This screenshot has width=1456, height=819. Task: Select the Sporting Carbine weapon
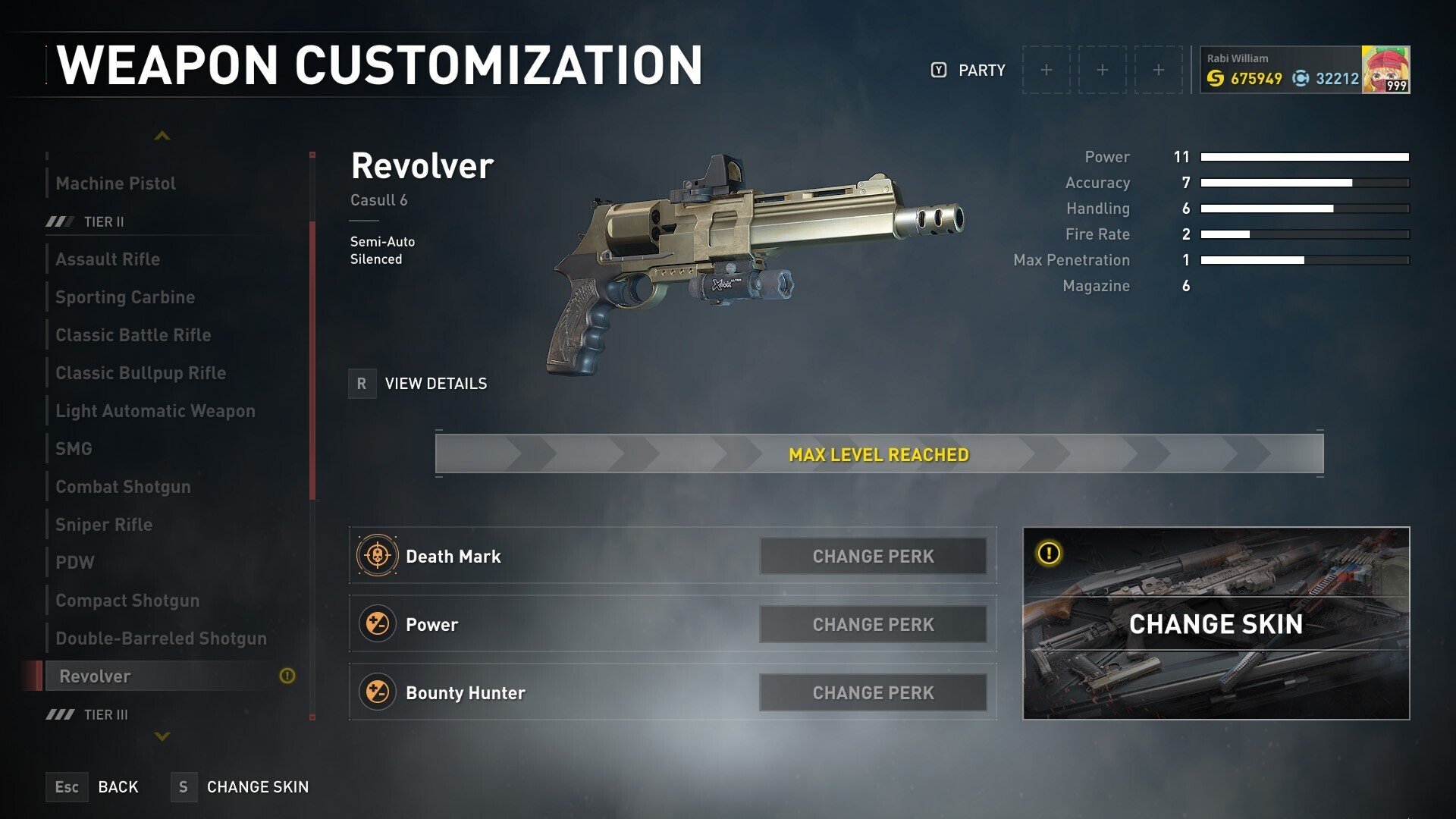point(125,297)
